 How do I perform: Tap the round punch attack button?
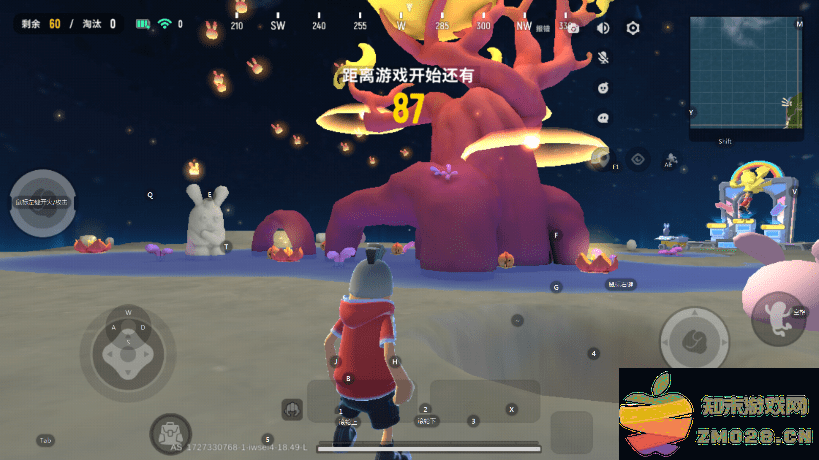694,340
